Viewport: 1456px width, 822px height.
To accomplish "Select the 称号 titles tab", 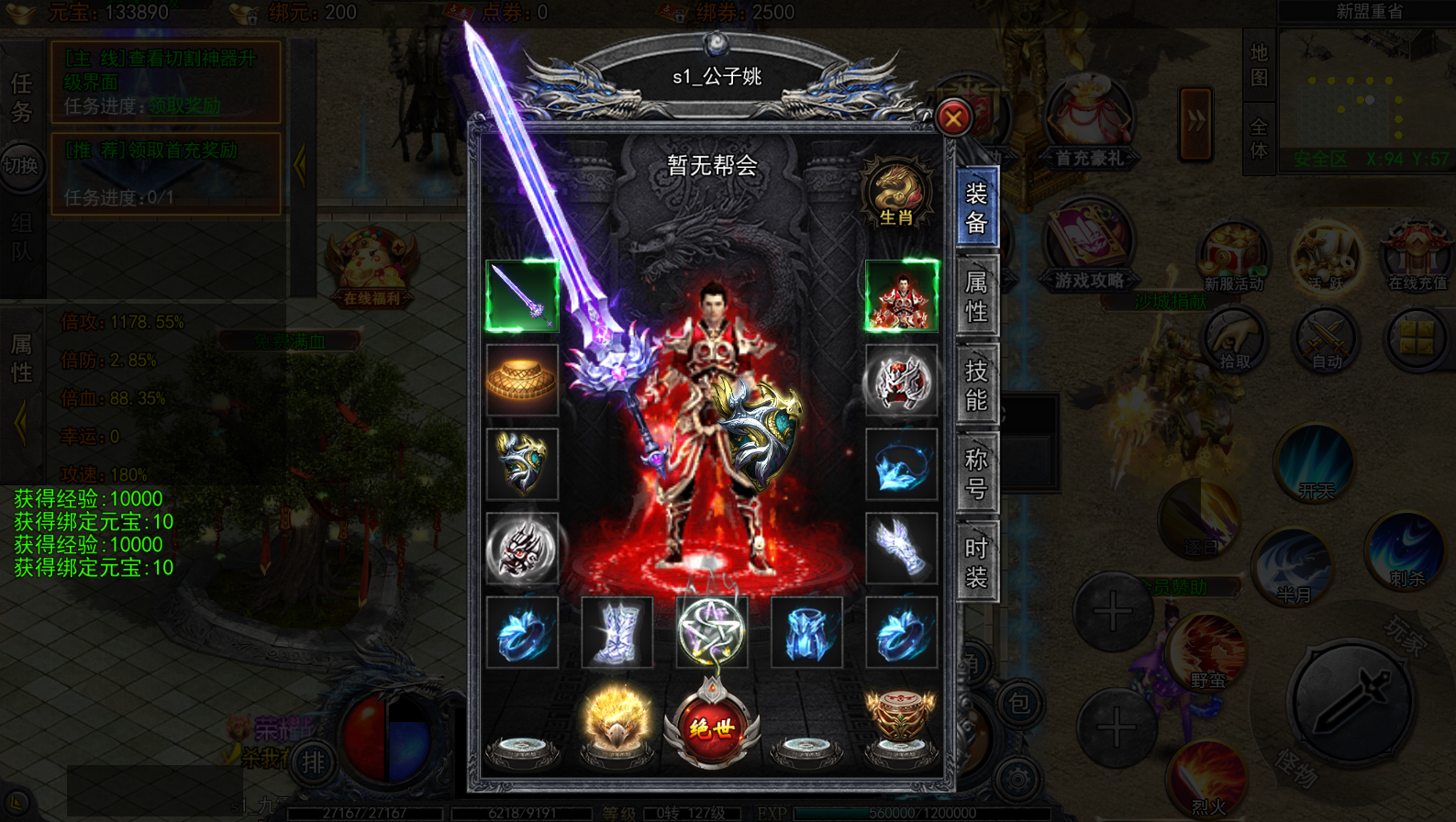I will pyautogui.click(x=976, y=473).
